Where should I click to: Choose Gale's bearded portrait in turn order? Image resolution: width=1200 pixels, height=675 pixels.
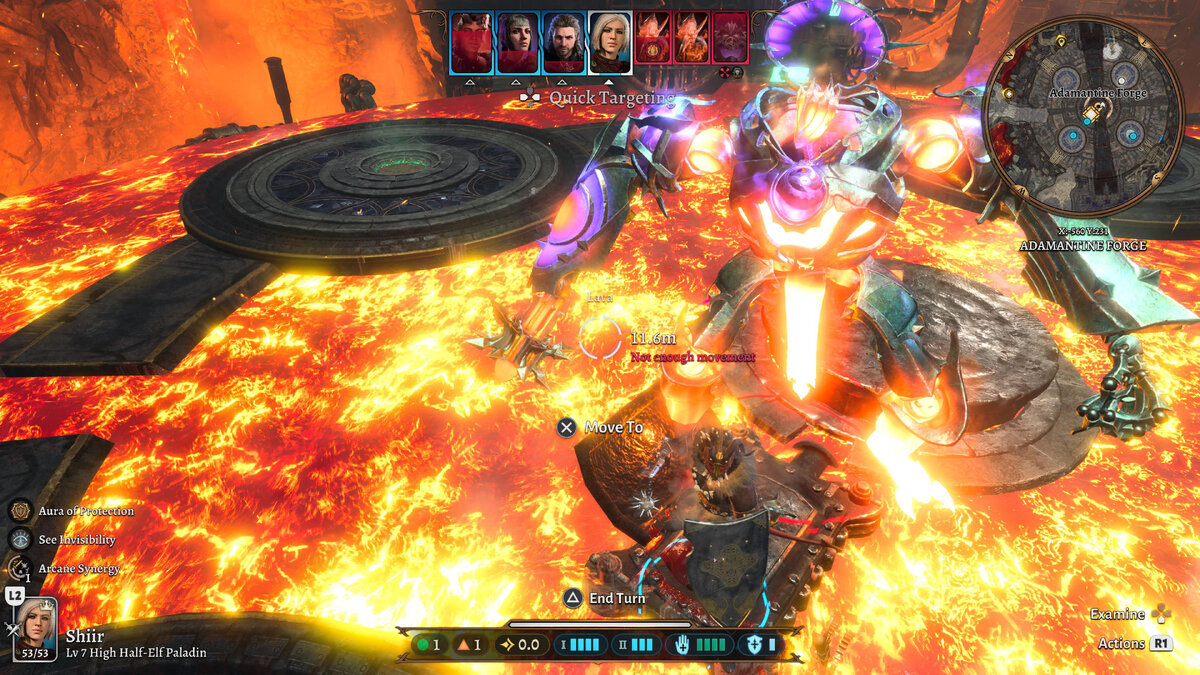point(564,41)
